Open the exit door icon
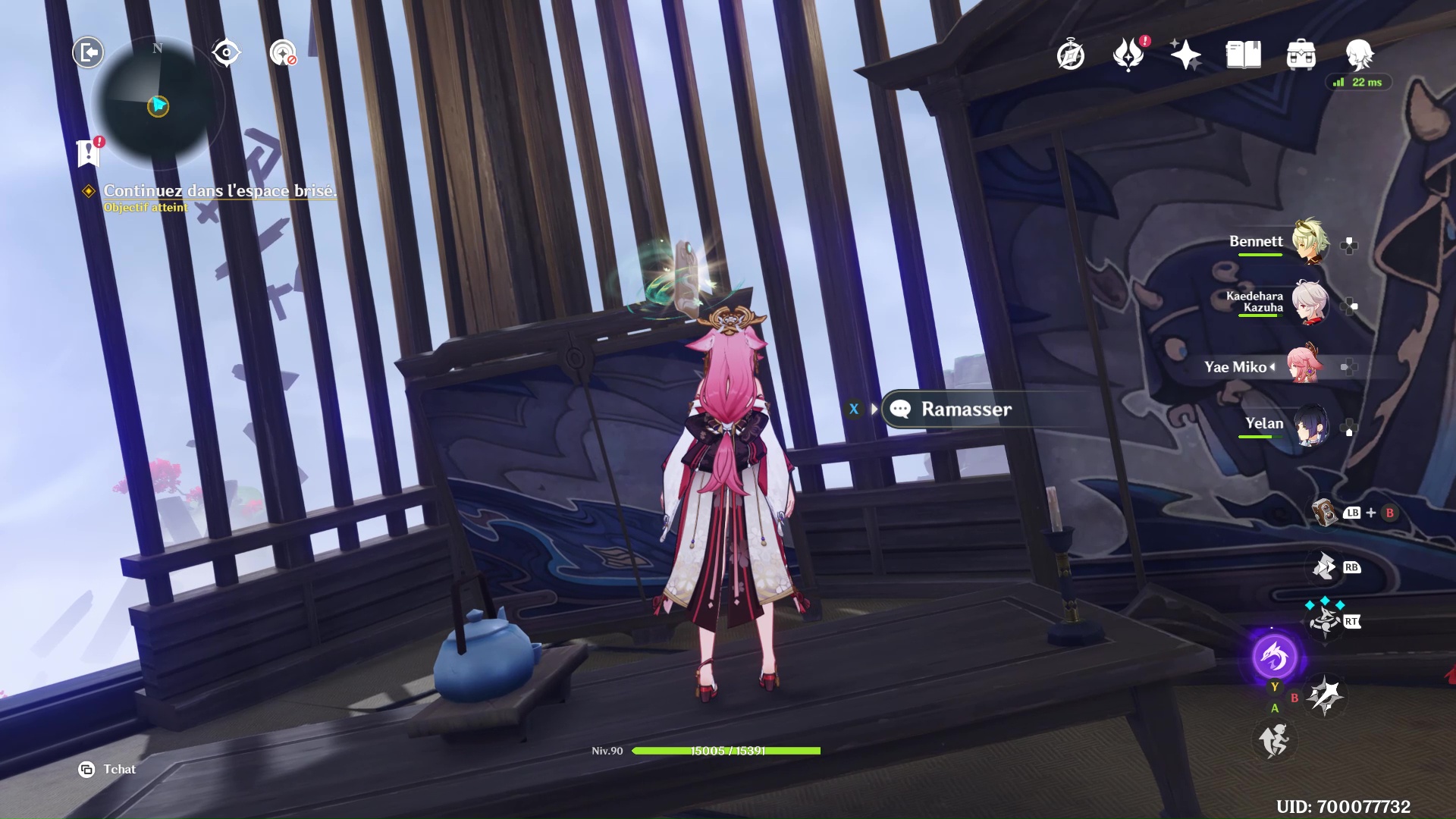Viewport: 1456px width, 819px height. pyautogui.click(x=88, y=52)
